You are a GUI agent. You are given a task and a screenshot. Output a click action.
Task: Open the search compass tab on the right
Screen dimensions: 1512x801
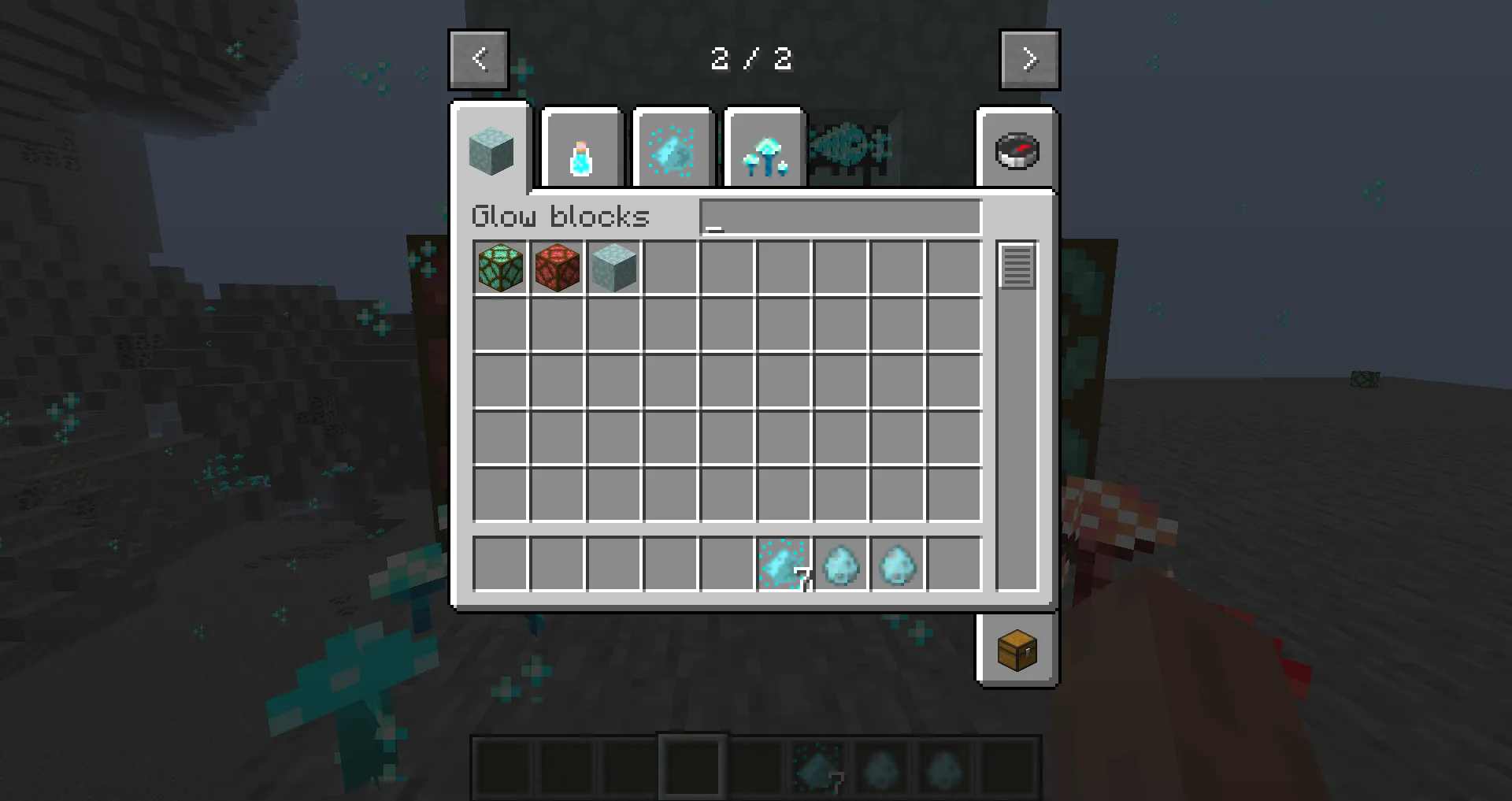pos(1016,150)
